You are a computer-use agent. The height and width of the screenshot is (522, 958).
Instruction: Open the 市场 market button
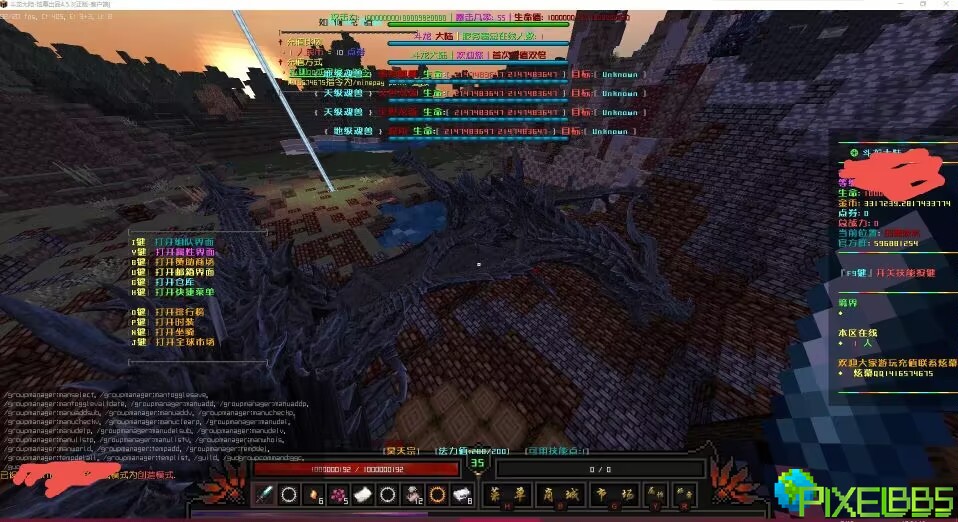point(609,492)
